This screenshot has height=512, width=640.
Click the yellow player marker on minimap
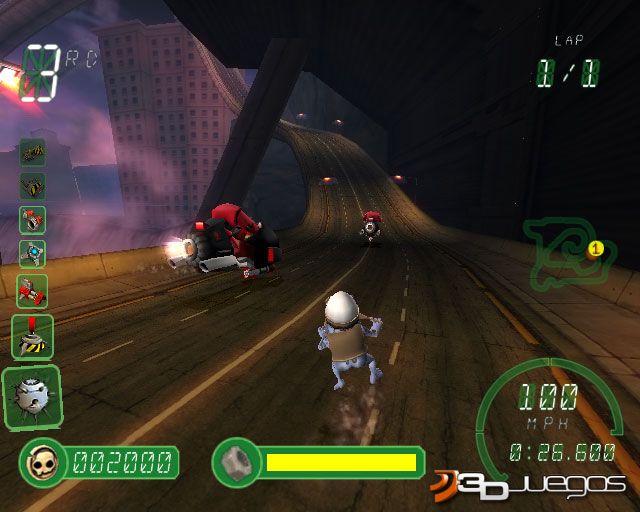coord(596,247)
